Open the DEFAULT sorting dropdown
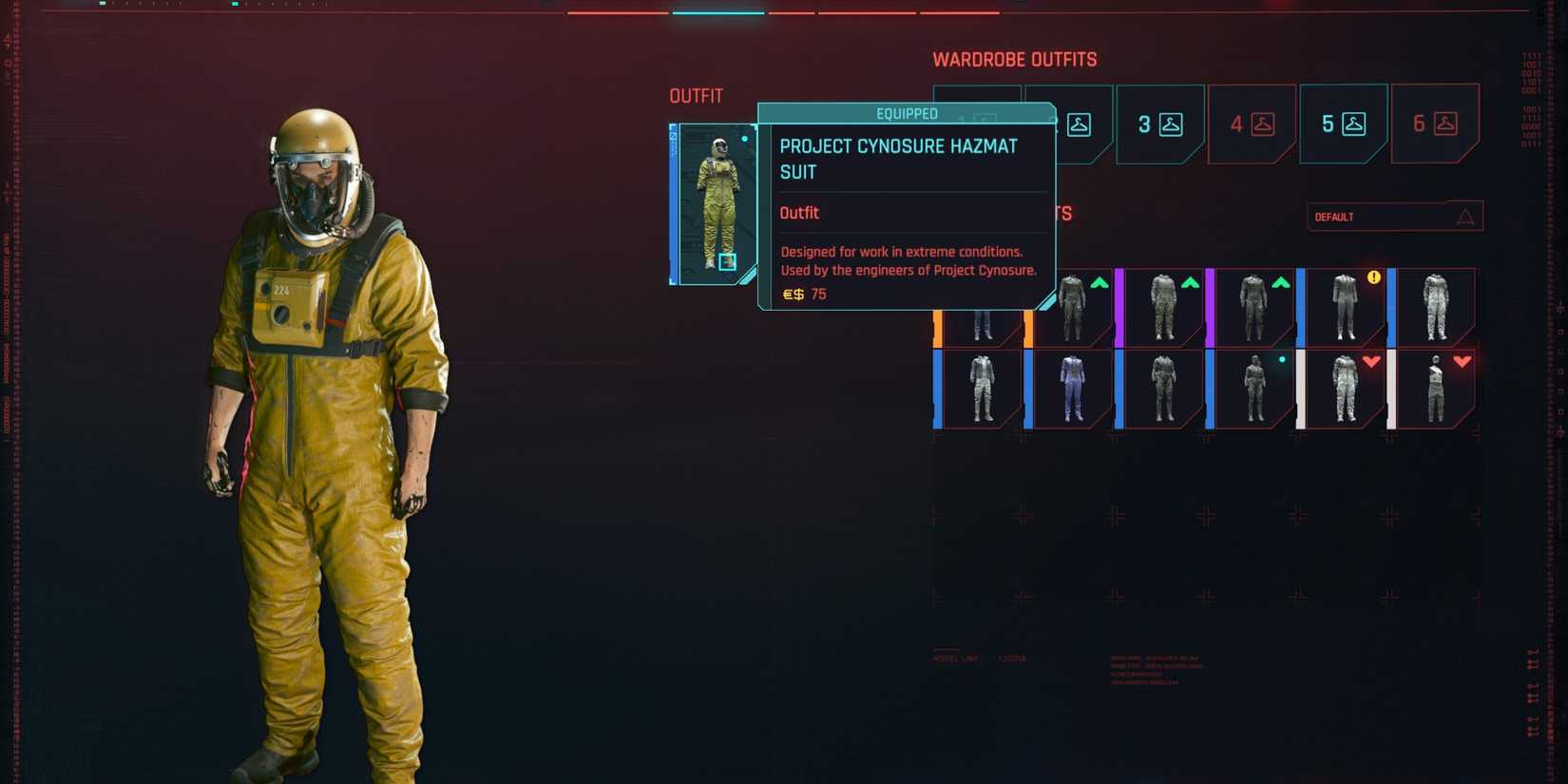This screenshot has width=1568, height=784. pyautogui.click(x=1394, y=217)
